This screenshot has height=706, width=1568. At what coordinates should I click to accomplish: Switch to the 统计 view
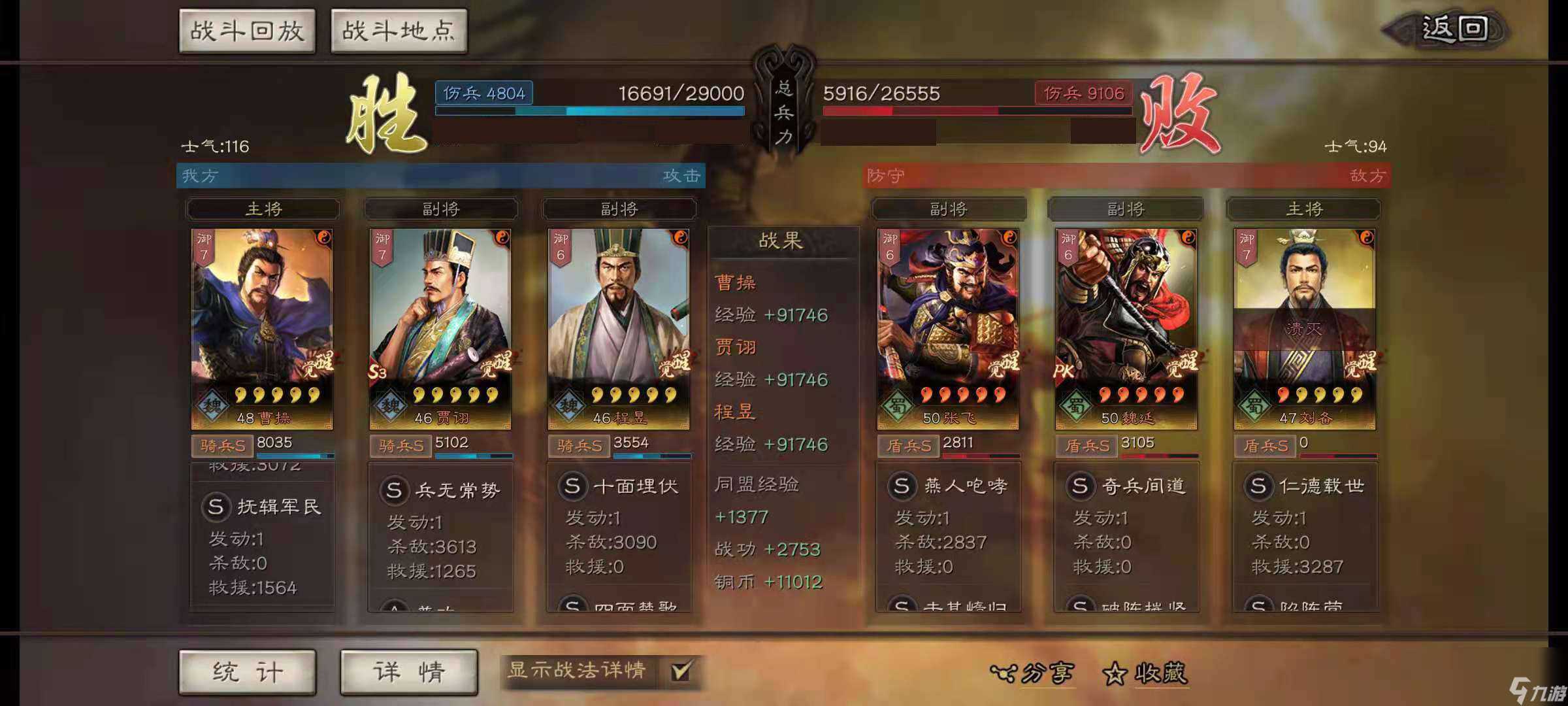click(247, 670)
